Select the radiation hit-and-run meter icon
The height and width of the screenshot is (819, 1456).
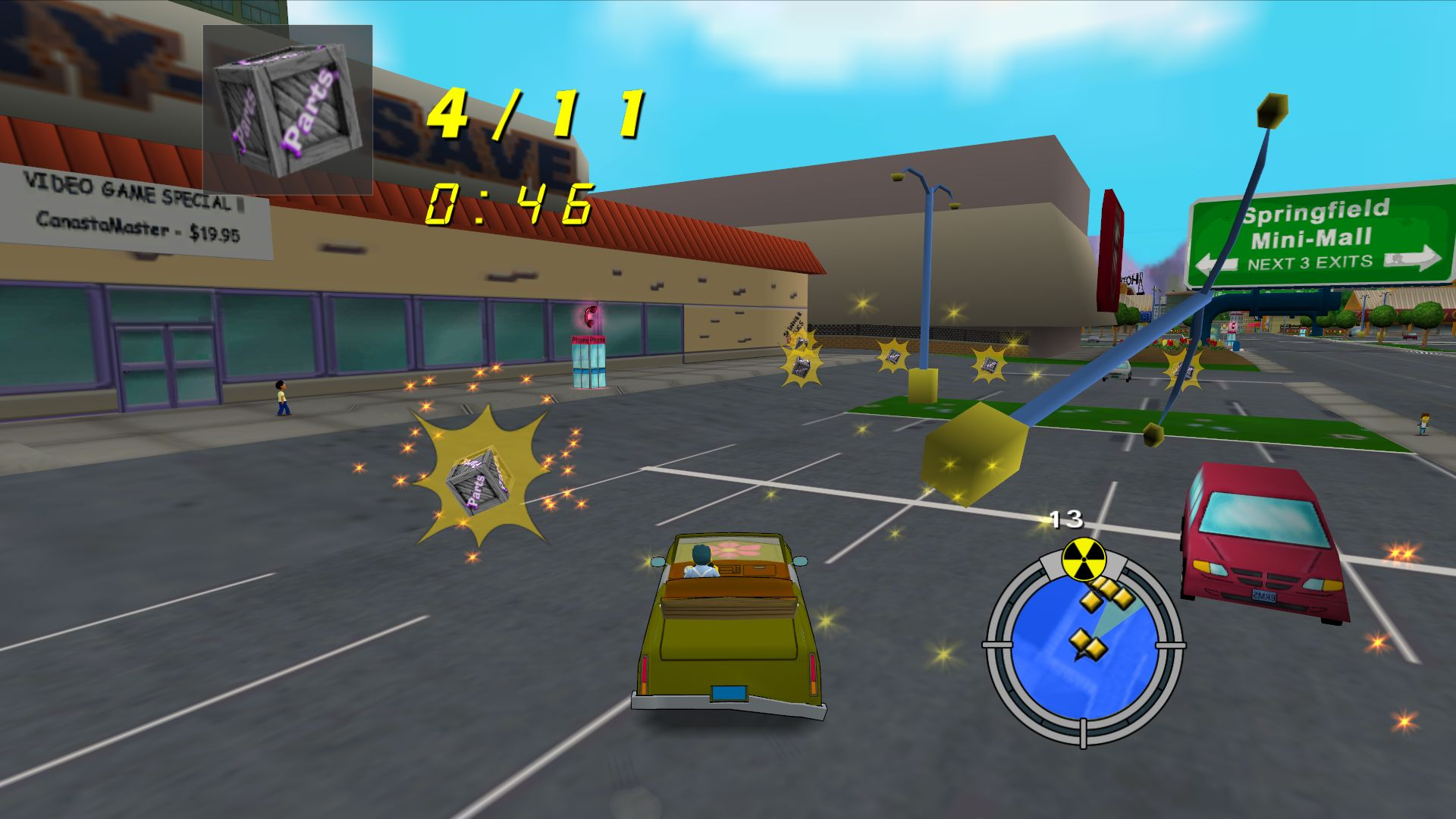click(x=1084, y=560)
